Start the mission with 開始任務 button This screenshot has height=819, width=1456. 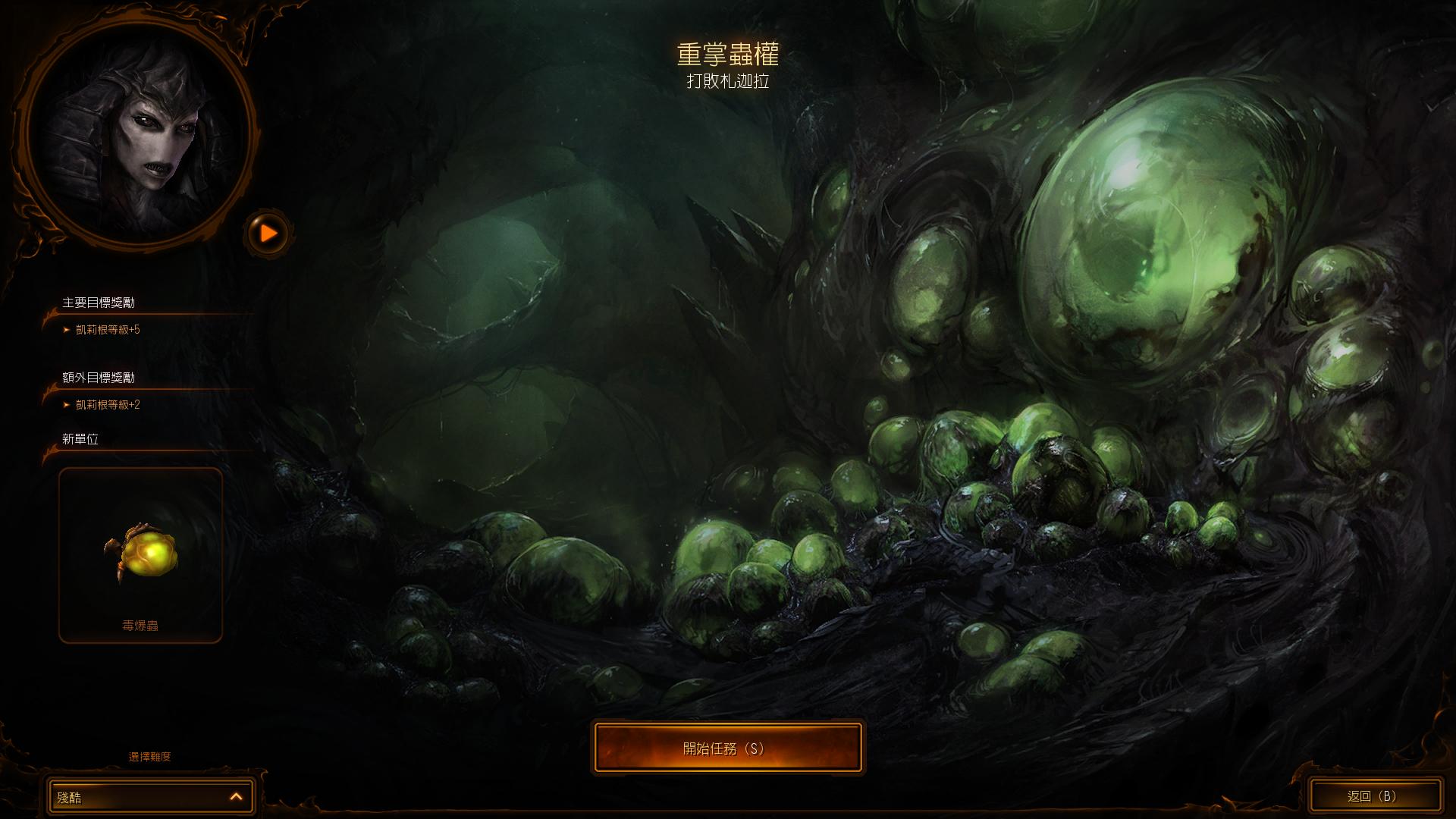(x=727, y=748)
